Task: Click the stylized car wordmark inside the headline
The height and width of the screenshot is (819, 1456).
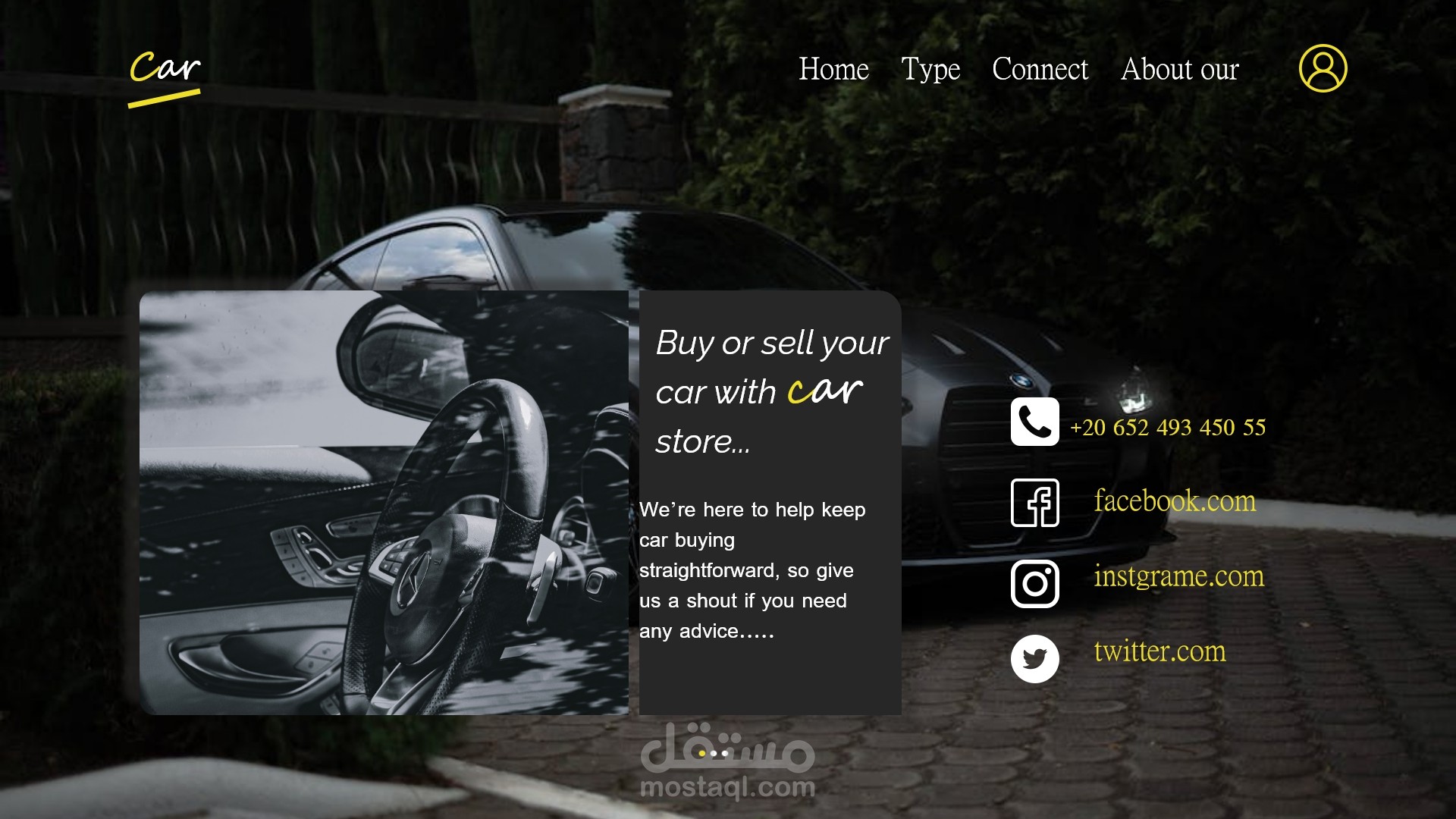Action: coord(825,390)
